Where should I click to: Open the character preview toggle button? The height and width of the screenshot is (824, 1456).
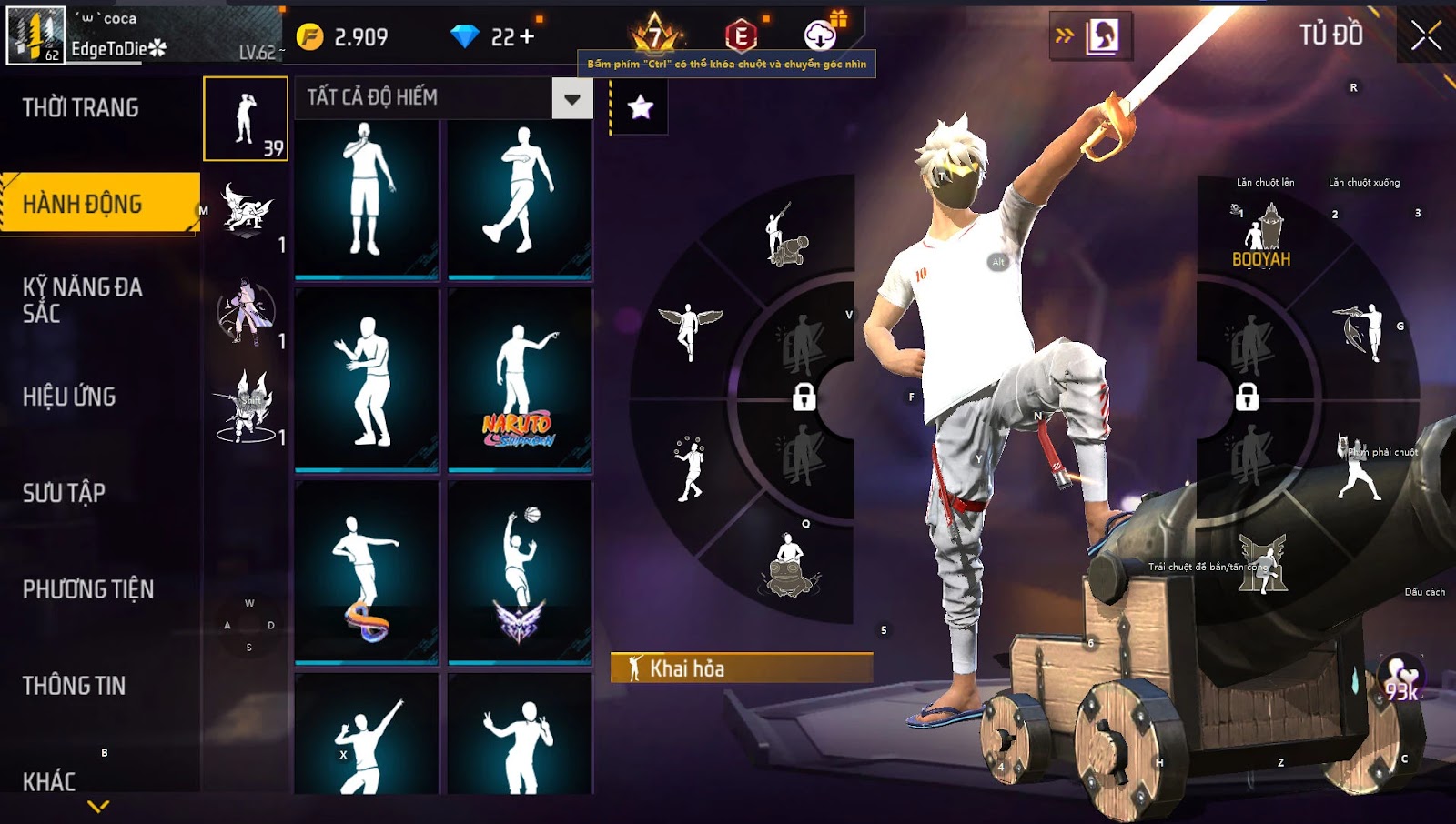pos(1091,36)
